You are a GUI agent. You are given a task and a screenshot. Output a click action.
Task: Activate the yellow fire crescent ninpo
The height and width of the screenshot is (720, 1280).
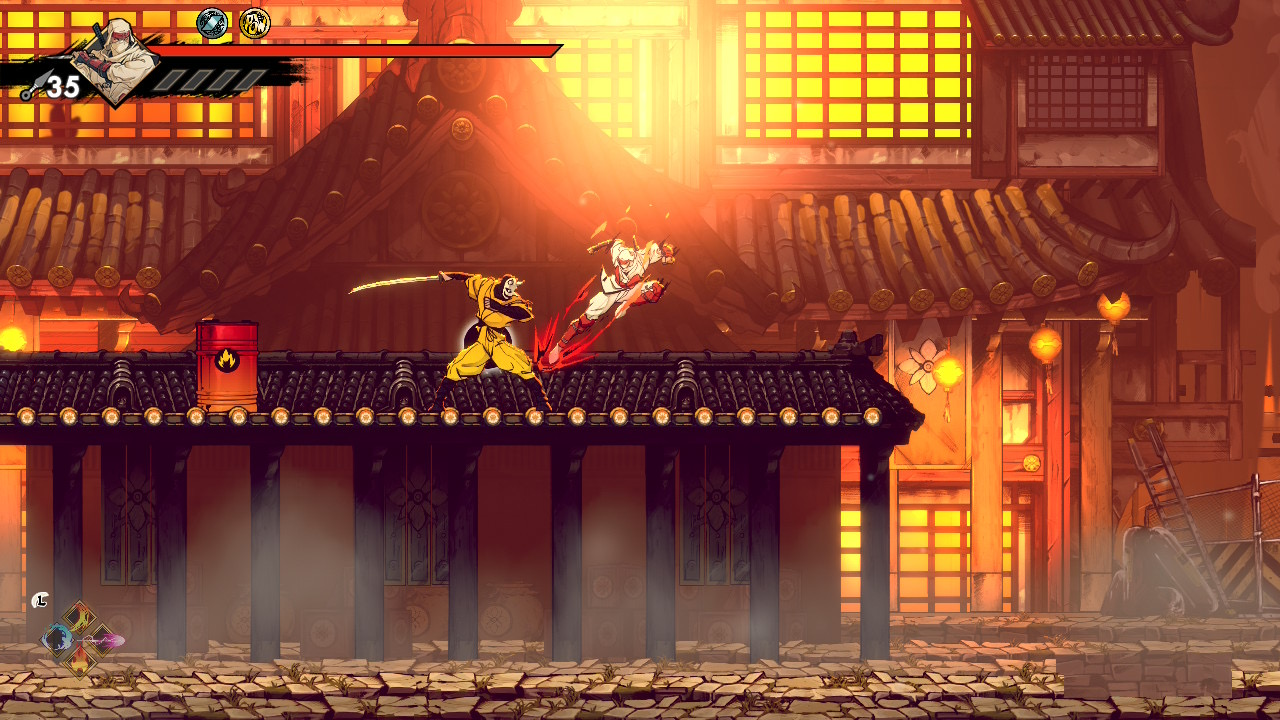[x=79, y=617]
